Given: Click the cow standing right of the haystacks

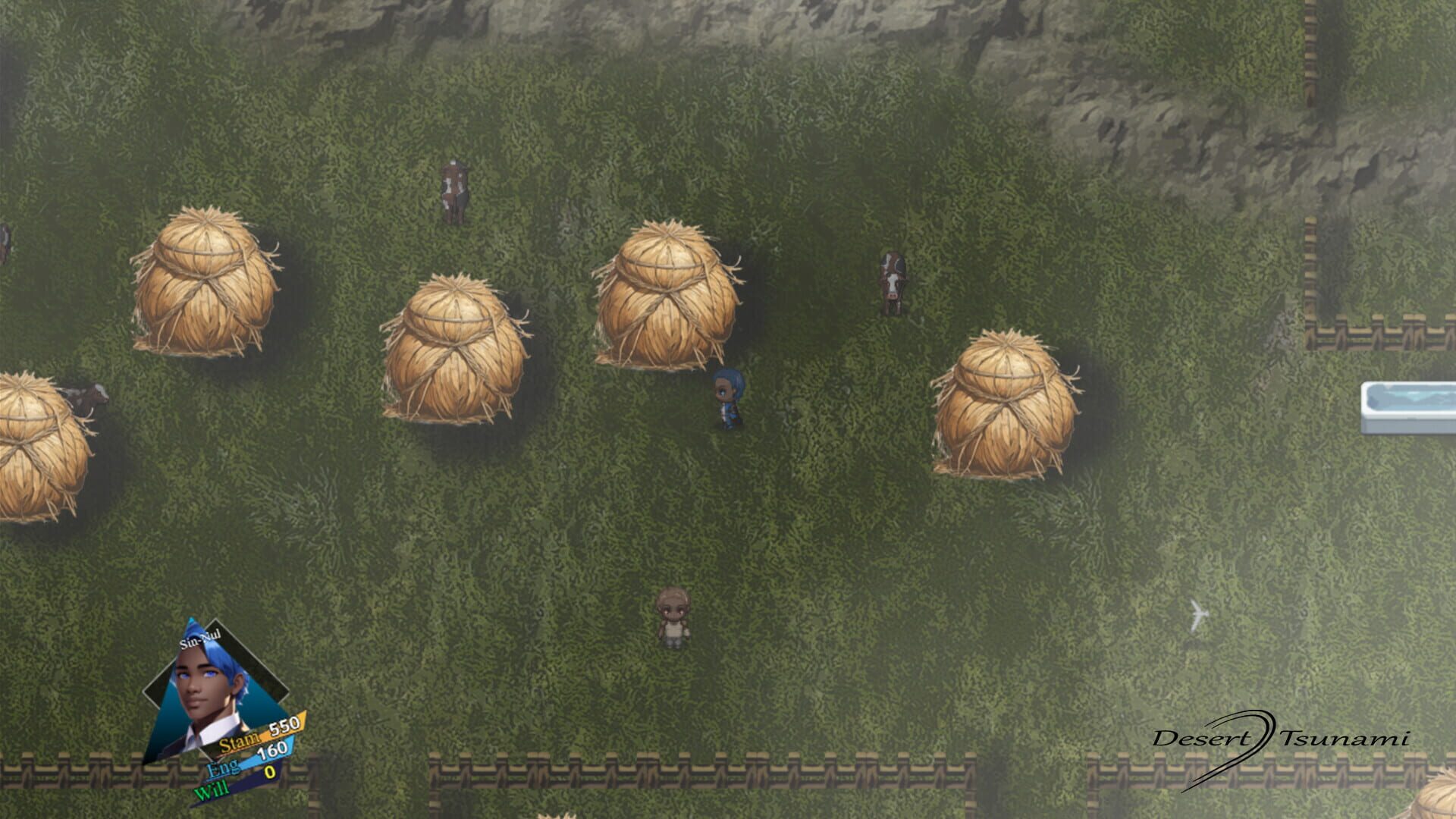Looking at the screenshot, I should [891, 281].
